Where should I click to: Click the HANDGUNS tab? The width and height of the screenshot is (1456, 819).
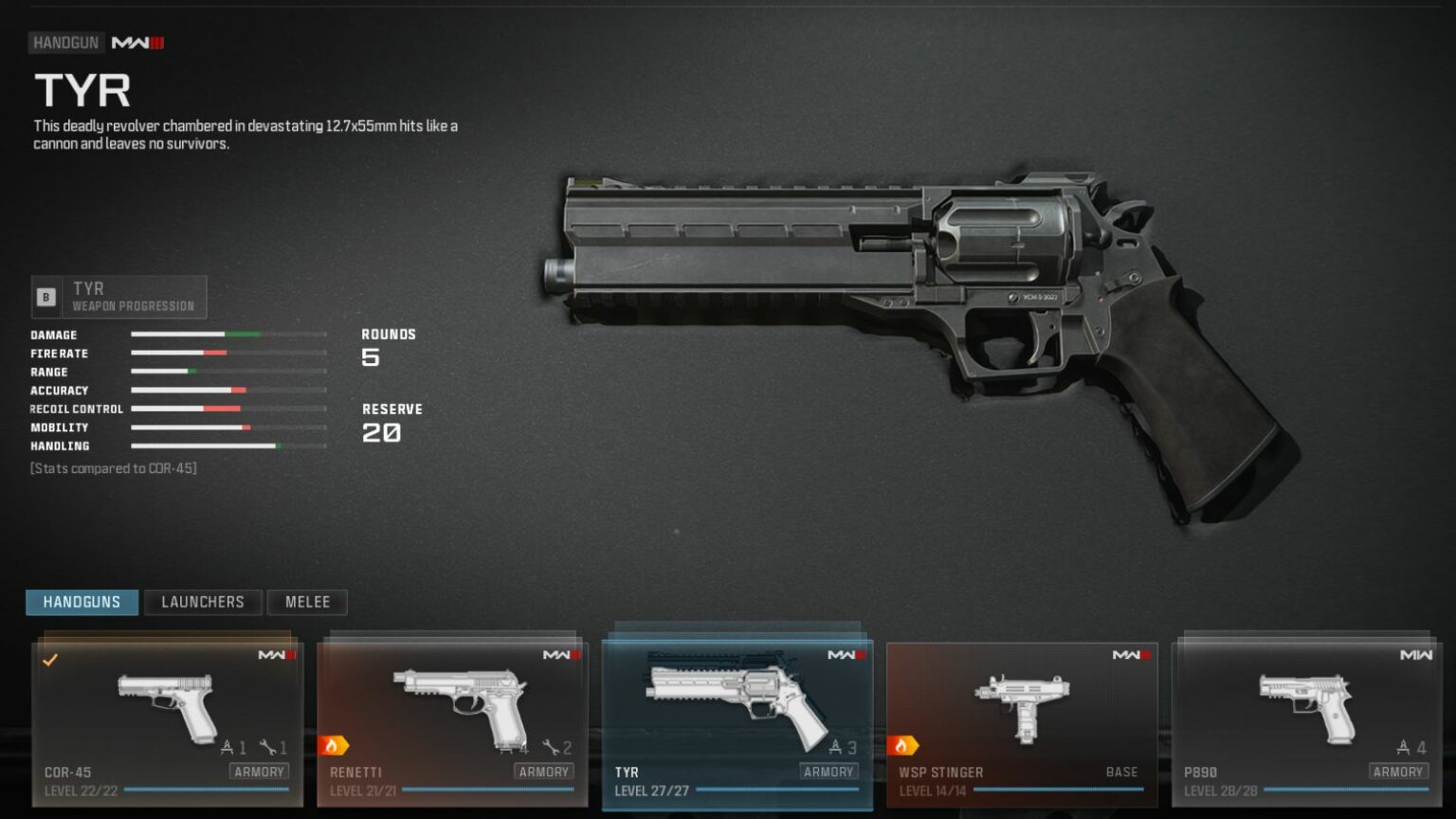coord(82,602)
